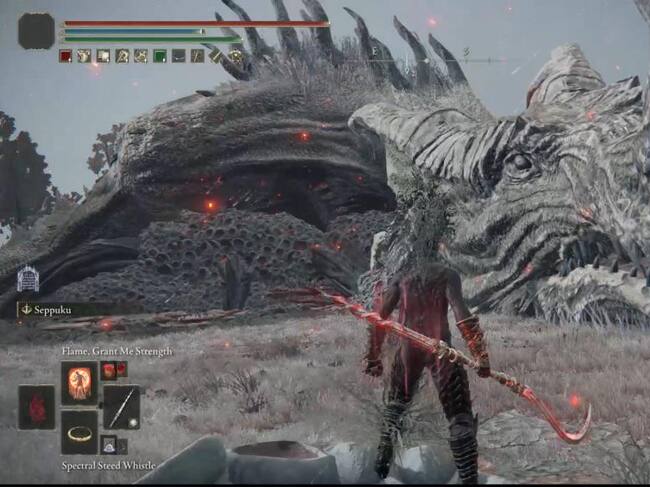Choose the red seal left-hand armament slot
The width and height of the screenshot is (650, 487).
pyautogui.click(x=37, y=407)
